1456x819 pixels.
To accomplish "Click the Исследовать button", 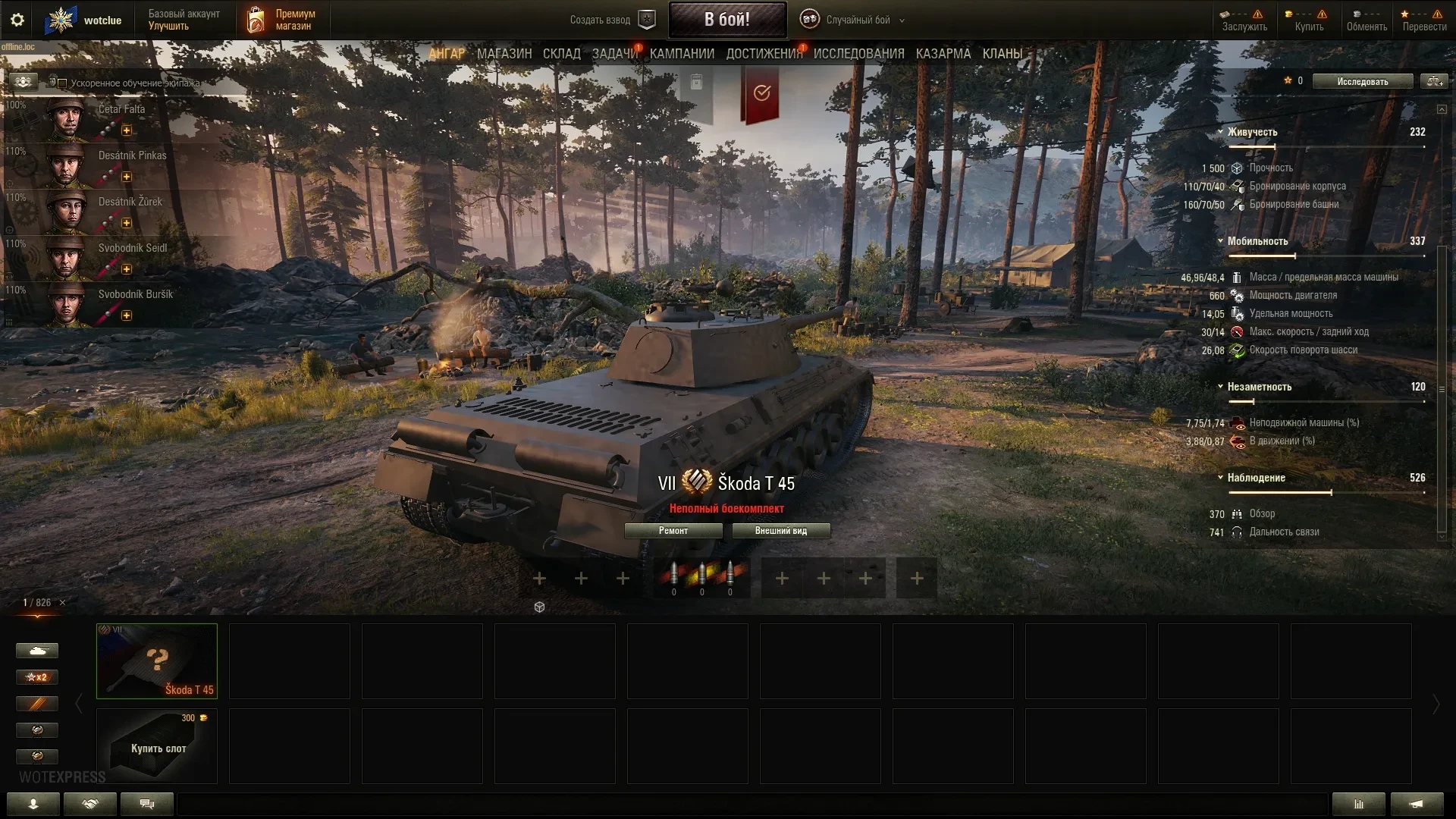I will [1362, 82].
